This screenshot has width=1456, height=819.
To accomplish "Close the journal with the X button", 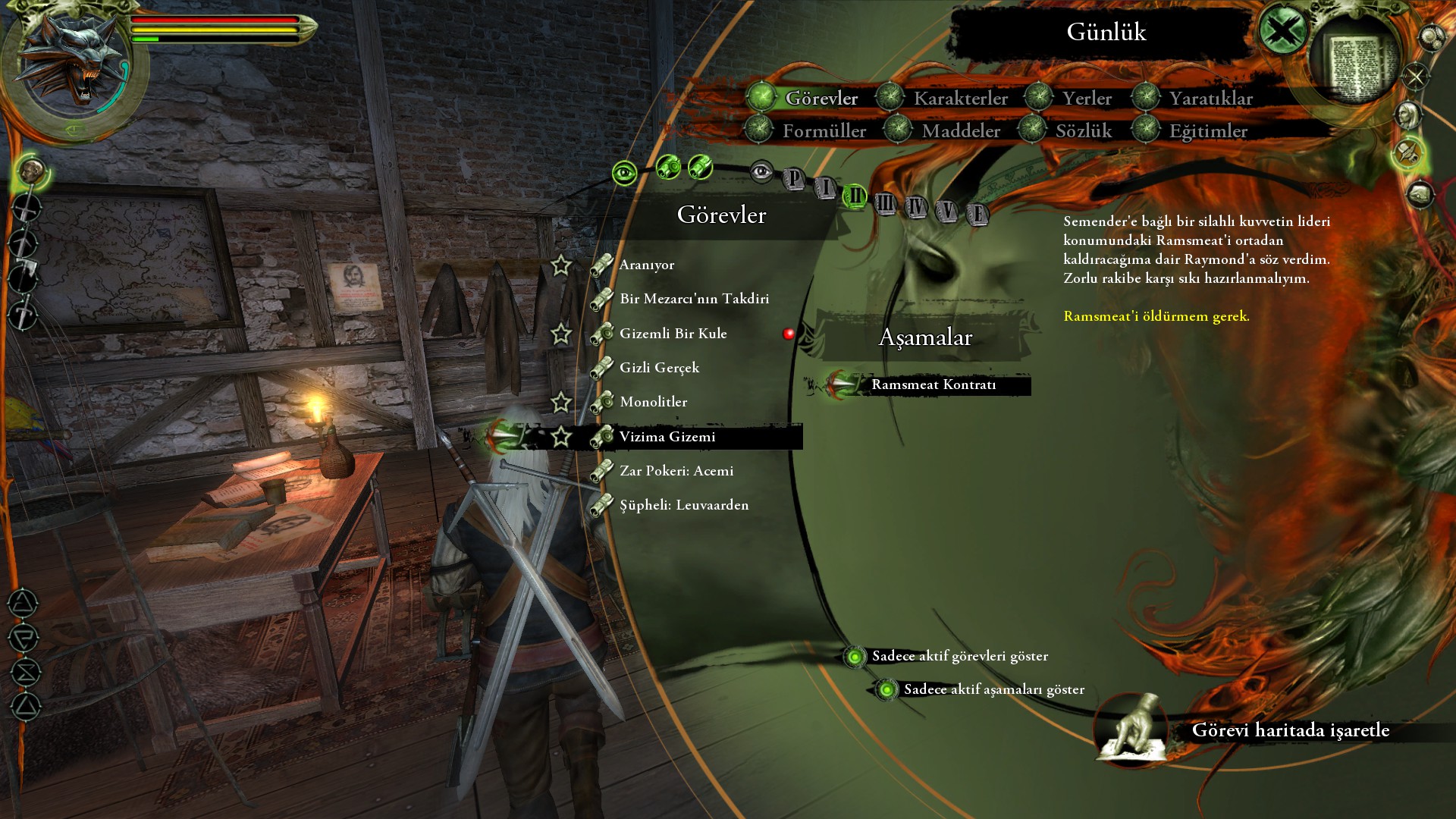I will coord(1282,31).
